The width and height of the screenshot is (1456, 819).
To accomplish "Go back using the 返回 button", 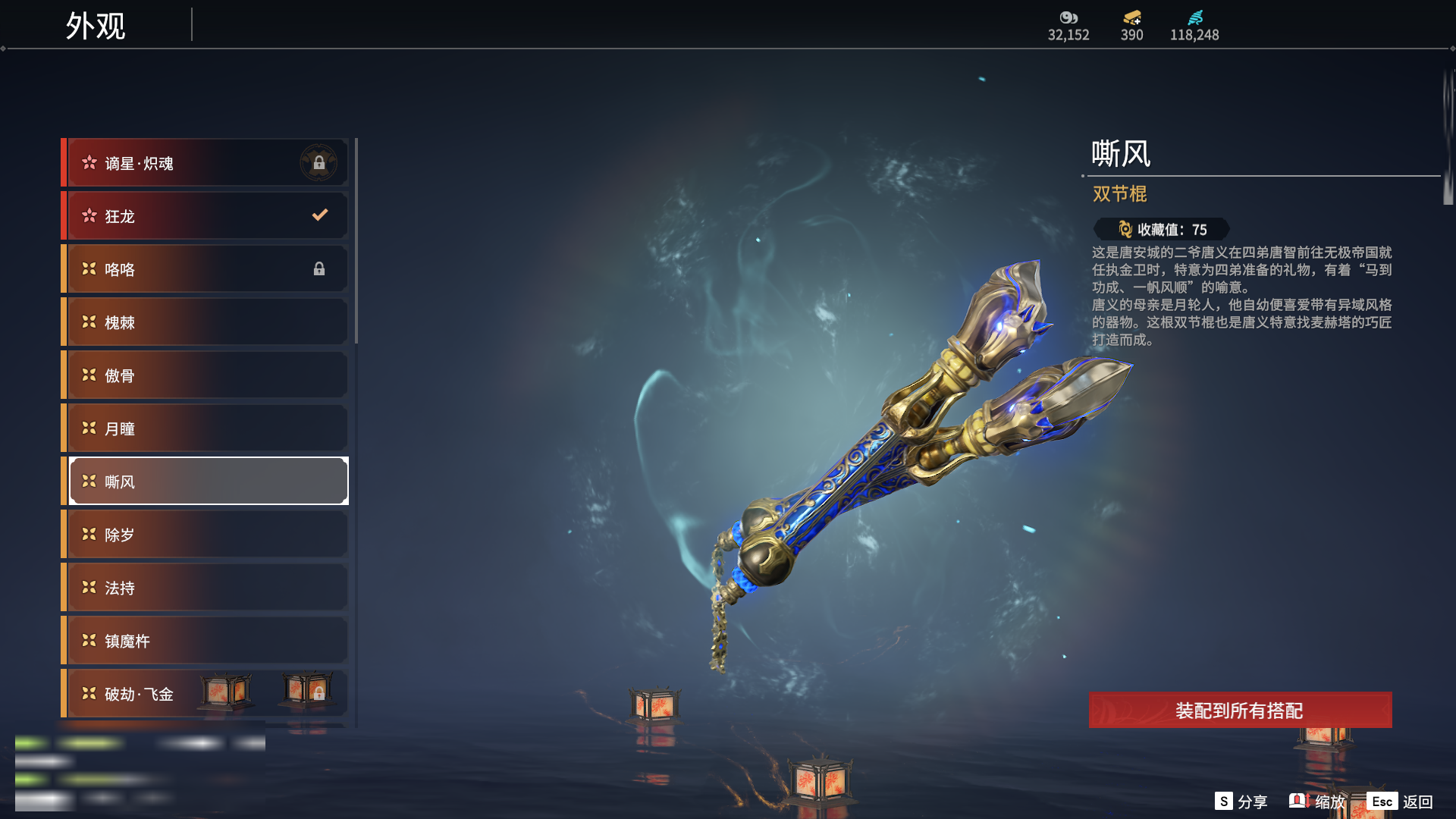I will coord(1401,802).
